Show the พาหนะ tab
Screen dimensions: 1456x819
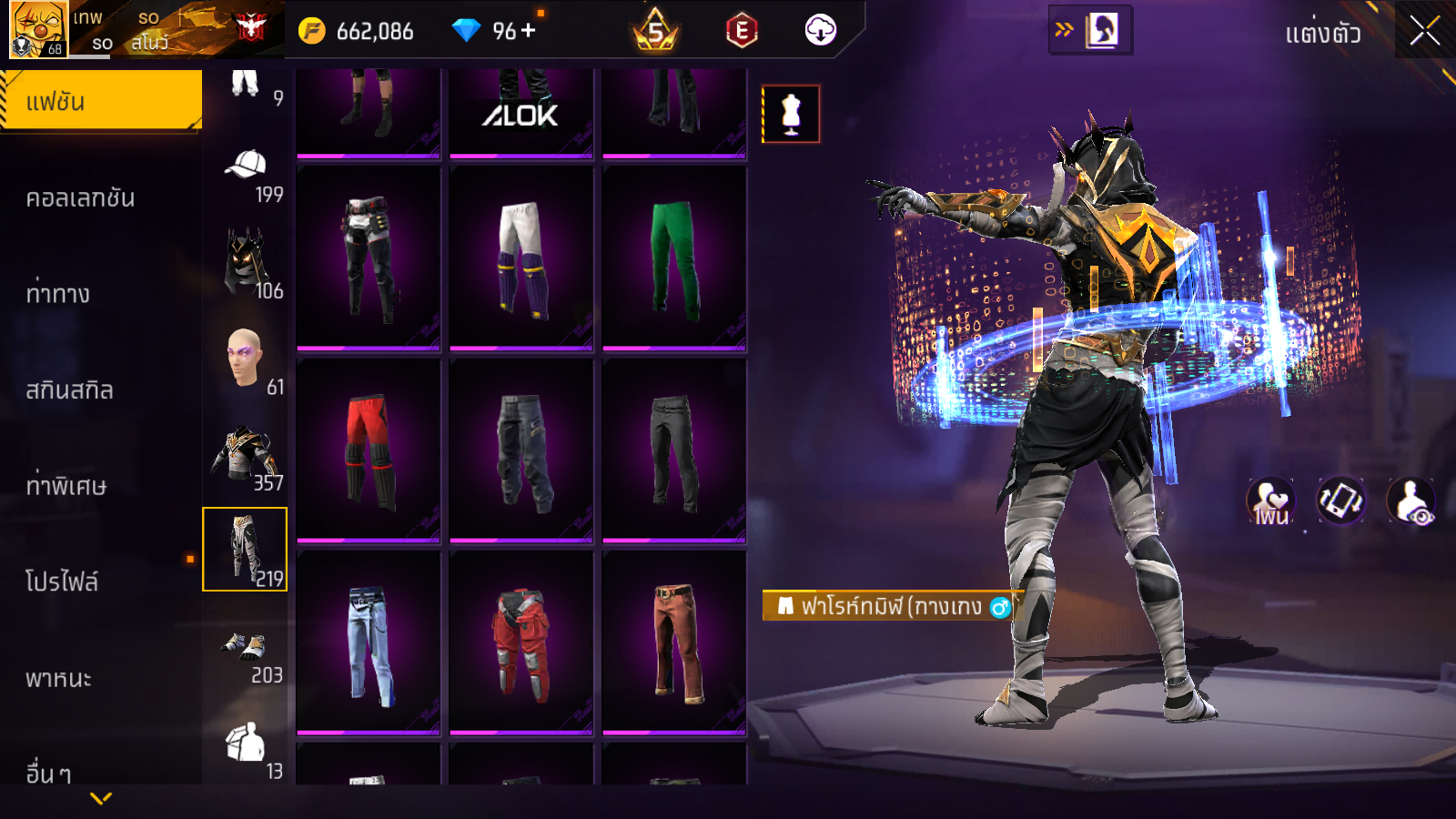pos(59,678)
